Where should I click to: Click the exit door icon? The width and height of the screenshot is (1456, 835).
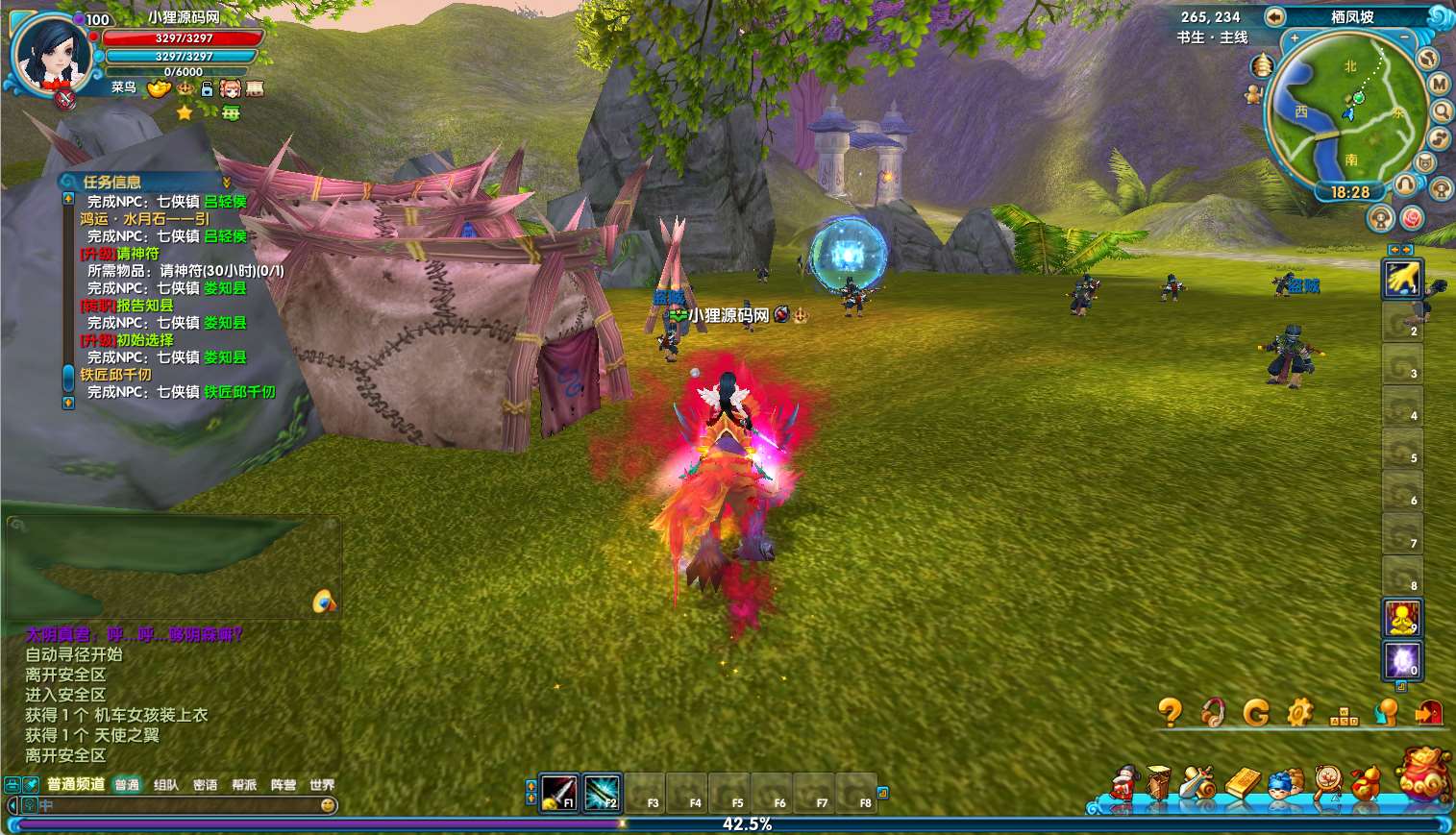(1429, 712)
